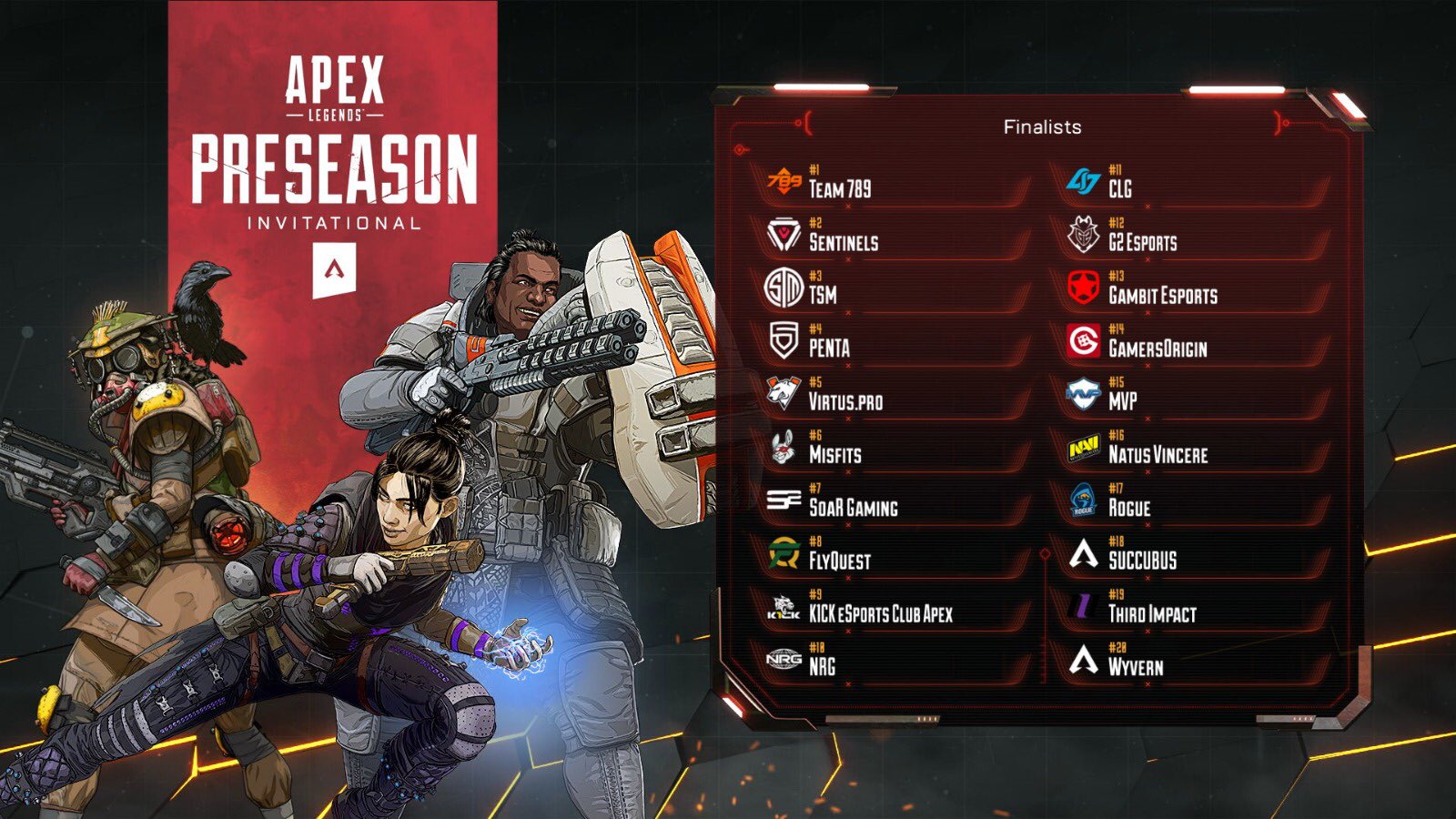The image size is (1456, 819).
Task: Choose Third Impact from the finalists
Action: [x=1151, y=613]
